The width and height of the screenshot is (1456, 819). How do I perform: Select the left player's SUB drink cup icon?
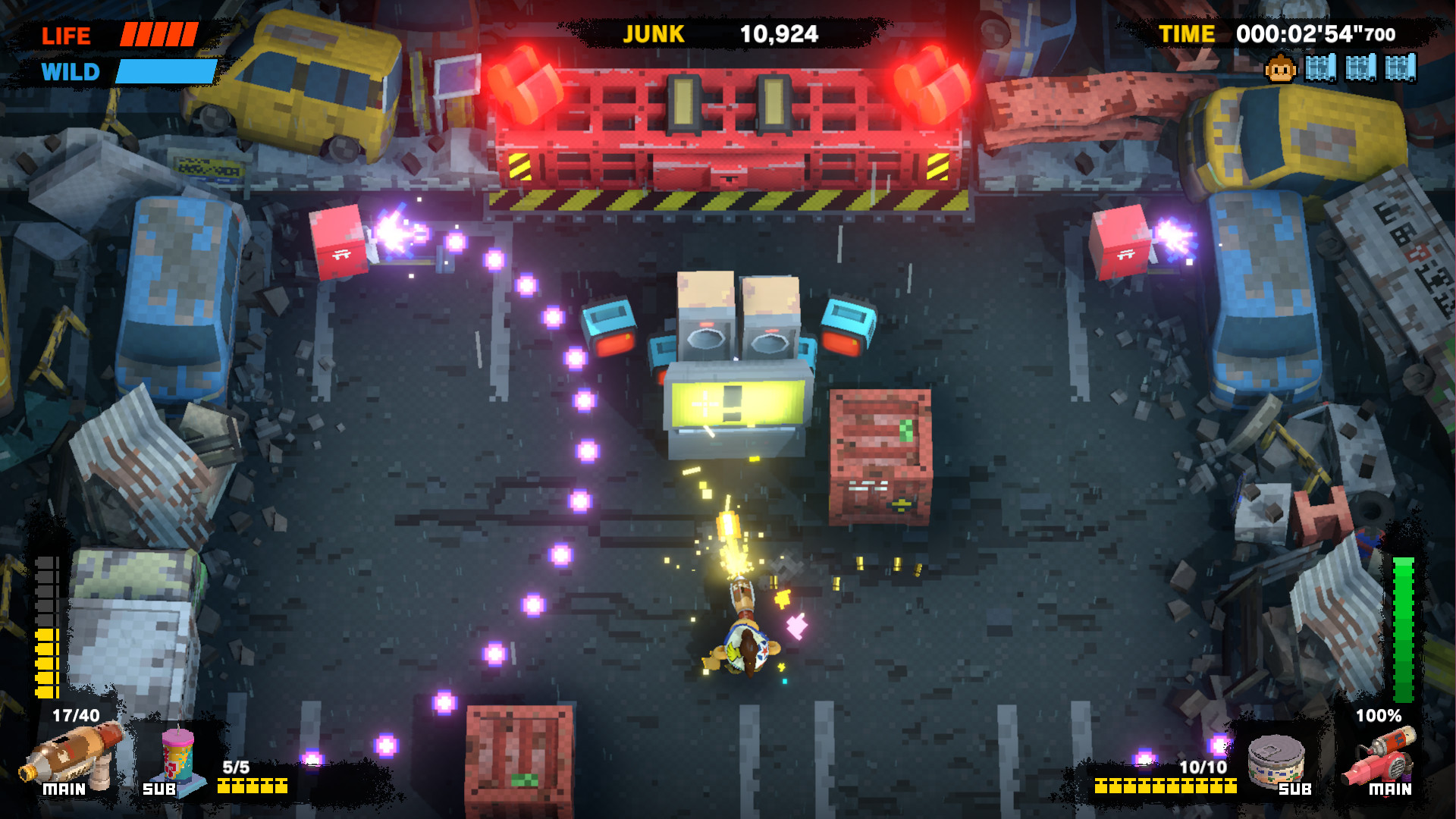(x=178, y=757)
